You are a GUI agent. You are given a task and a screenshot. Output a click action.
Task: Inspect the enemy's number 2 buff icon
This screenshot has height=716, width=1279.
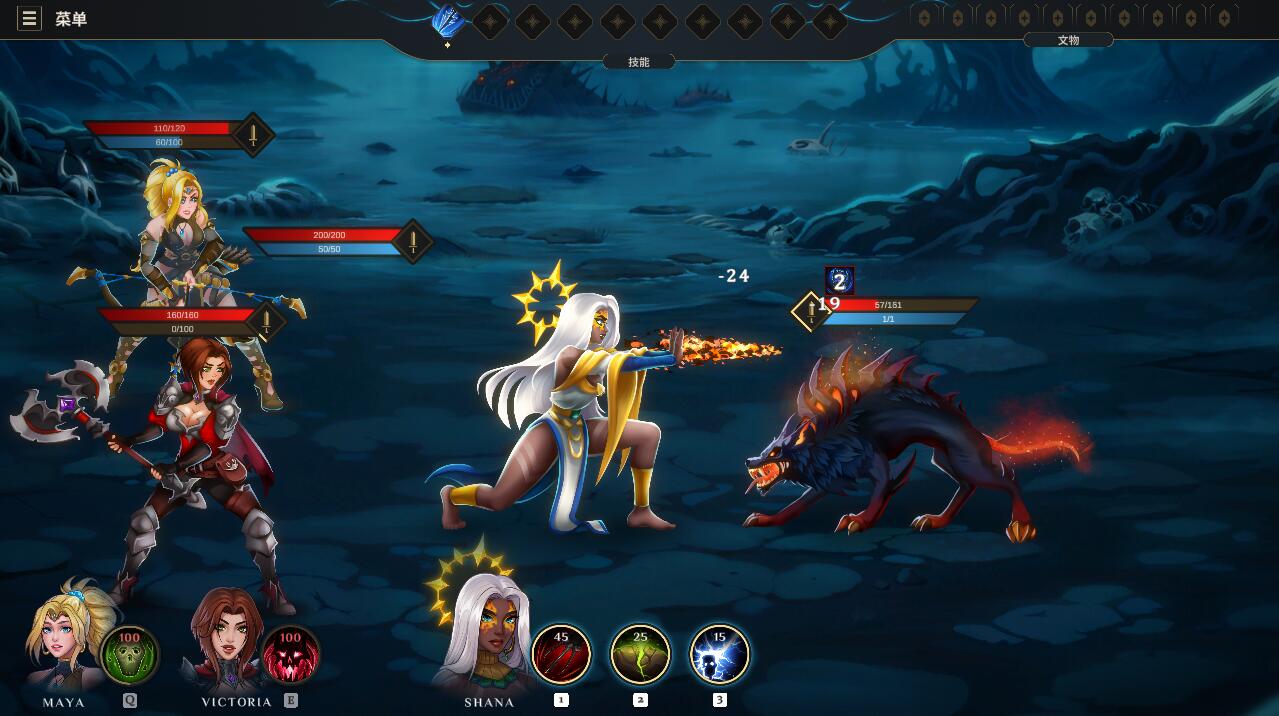click(840, 282)
